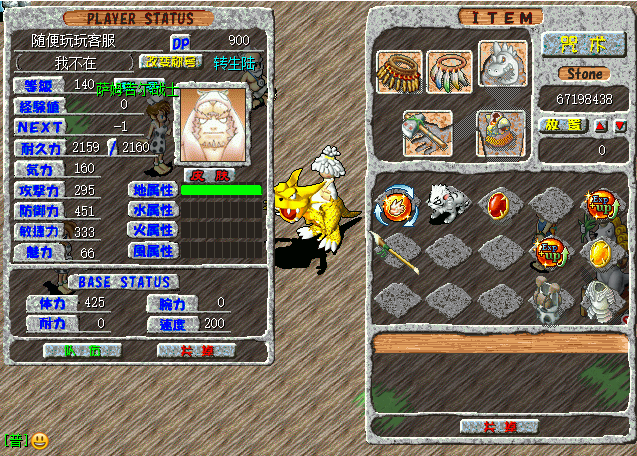This screenshot has height=456, width=637.
Task: Decrease stone amount with the down arrow
Action: [620, 126]
